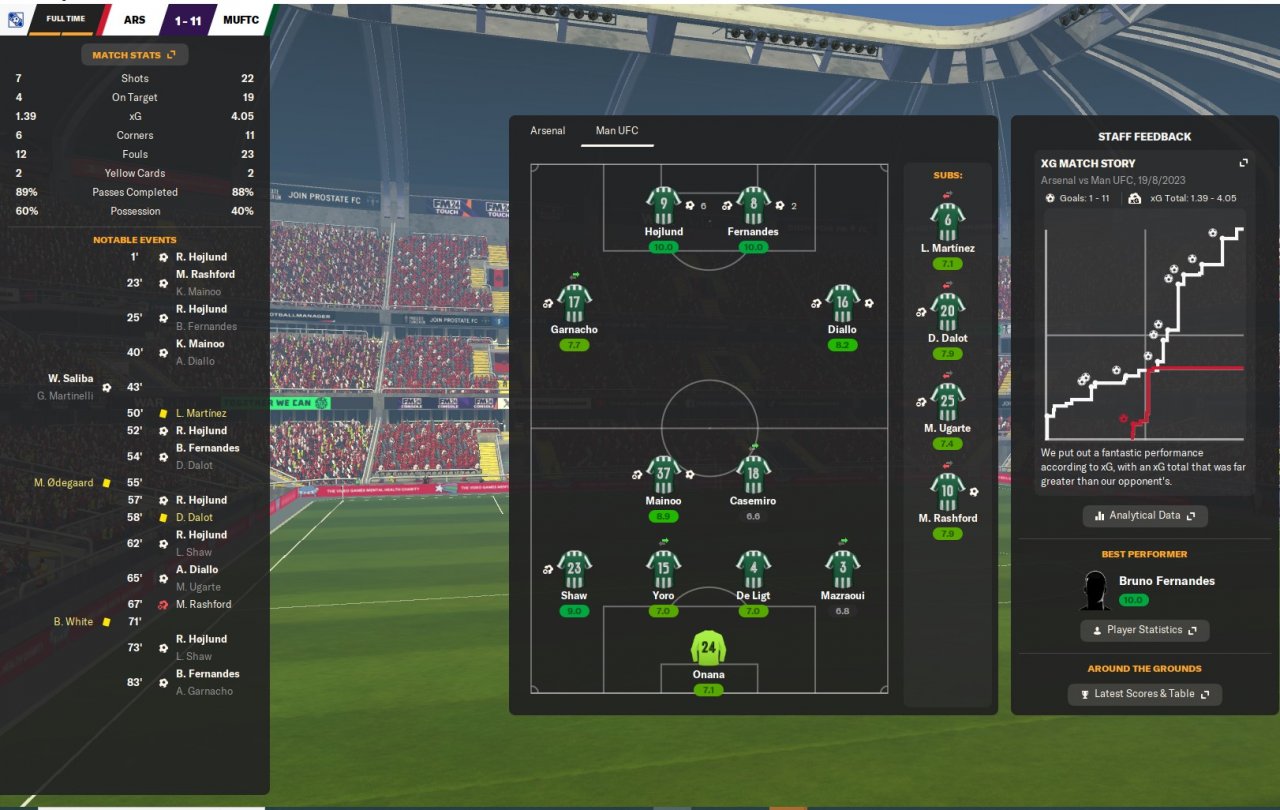The height and width of the screenshot is (810, 1280).
Task: Show Player Statistics
Action: click(x=1145, y=630)
